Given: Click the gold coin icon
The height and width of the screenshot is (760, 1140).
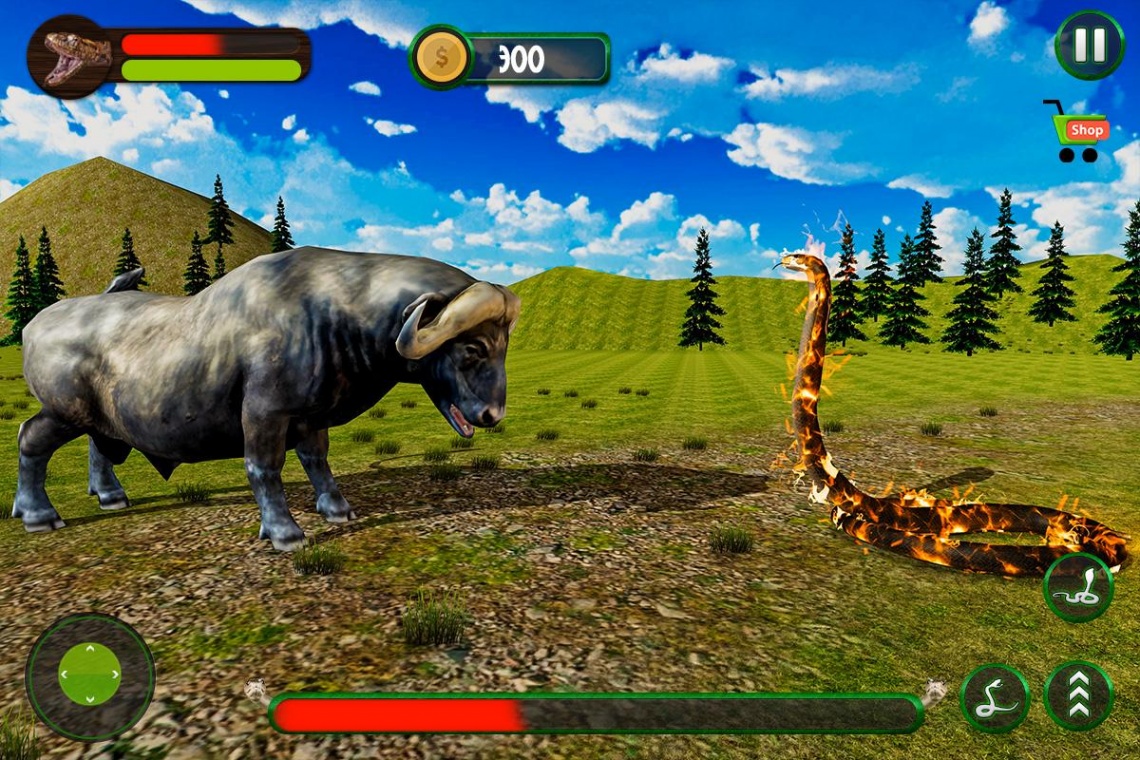Looking at the screenshot, I should point(440,58).
